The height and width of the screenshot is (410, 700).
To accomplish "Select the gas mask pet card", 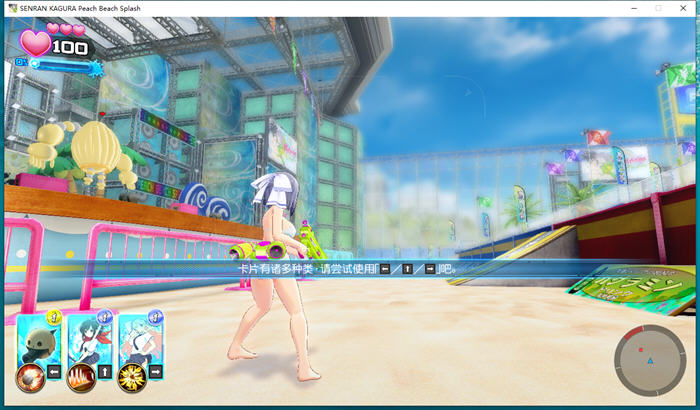I will pyautogui.click(x=39, y=342).
